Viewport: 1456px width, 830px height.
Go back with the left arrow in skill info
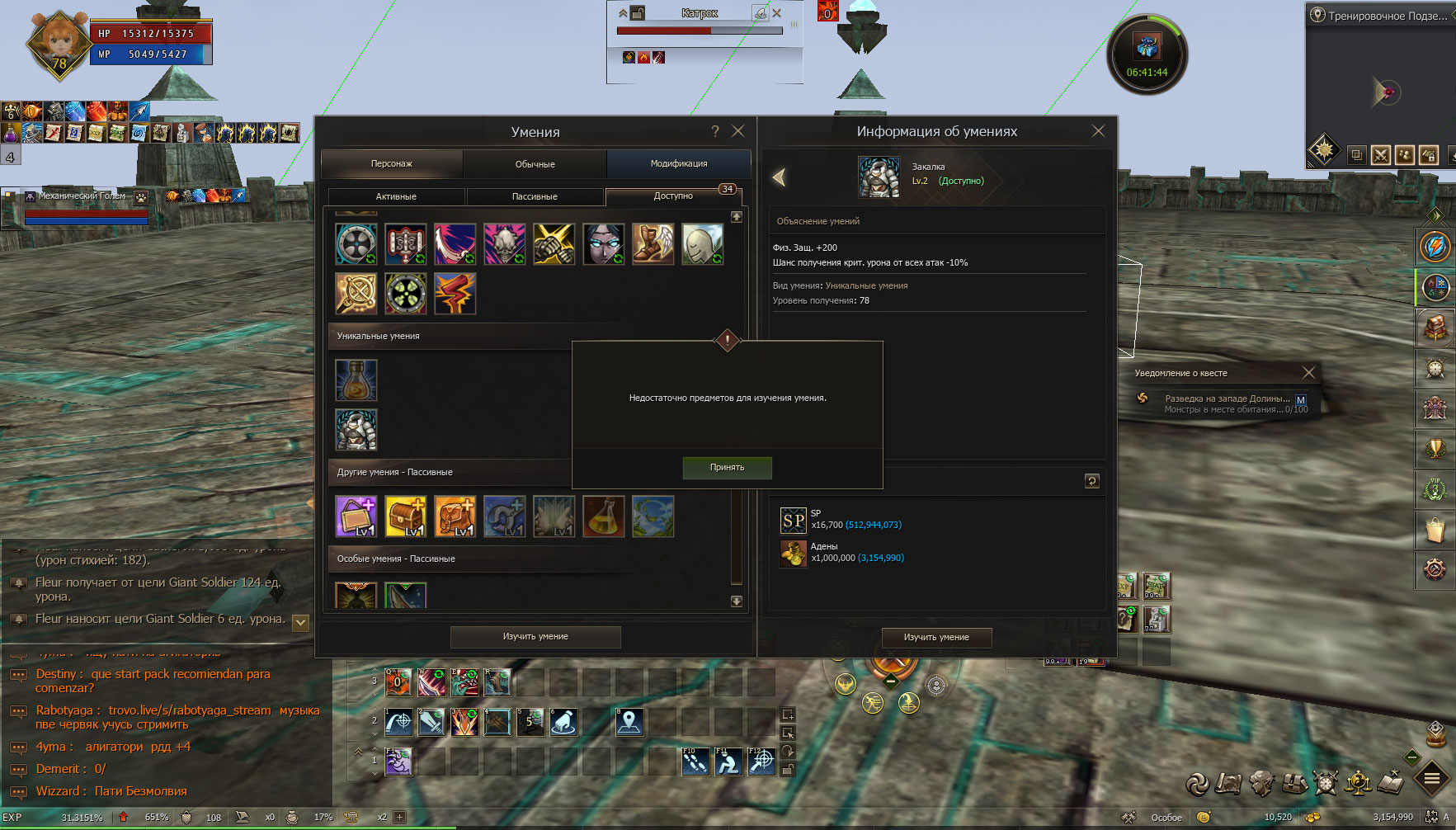click(x=779, y=177)
